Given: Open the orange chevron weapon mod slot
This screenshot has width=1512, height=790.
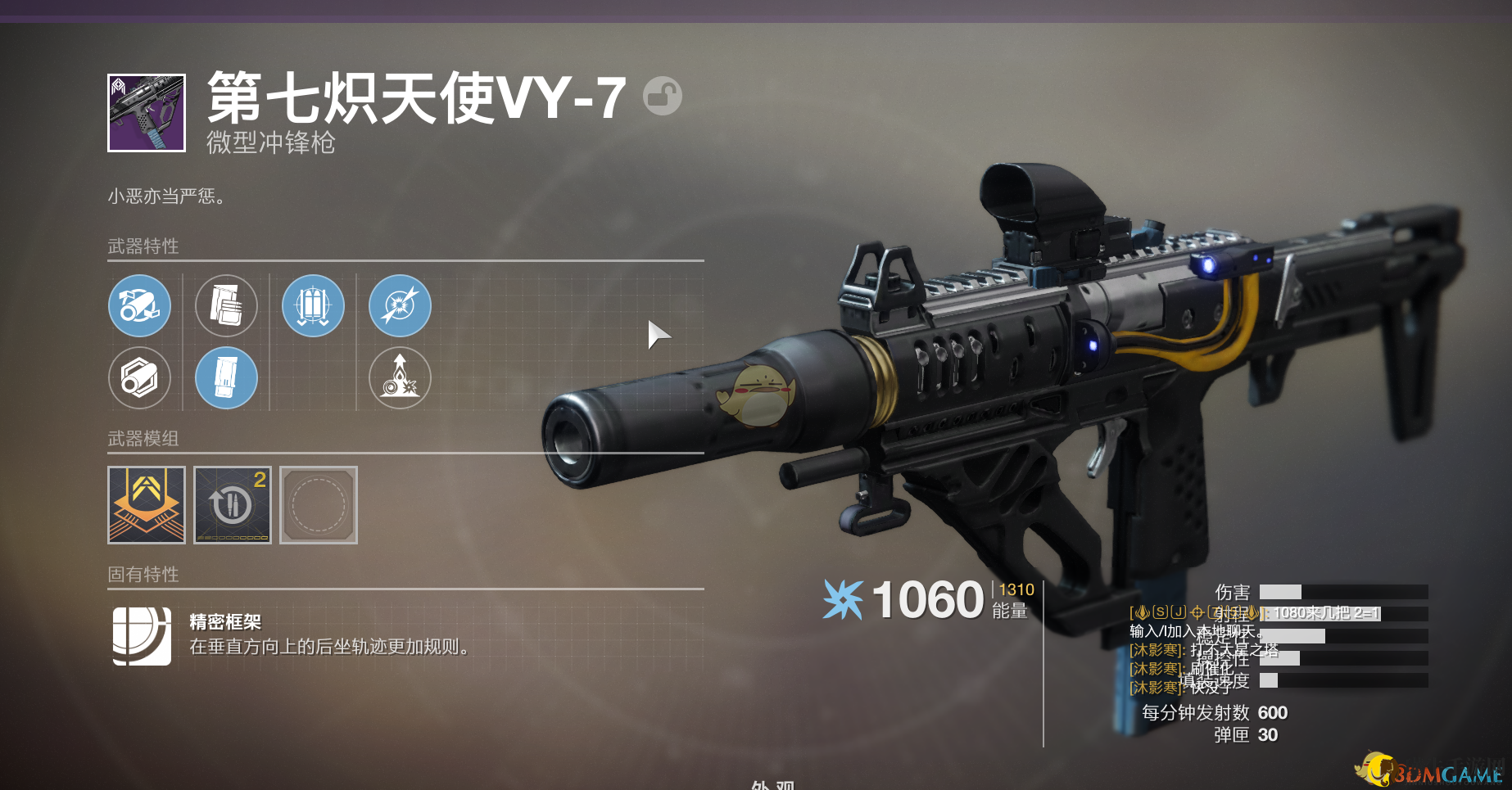Looking at the screenshot, I should (x=147, y=505).
